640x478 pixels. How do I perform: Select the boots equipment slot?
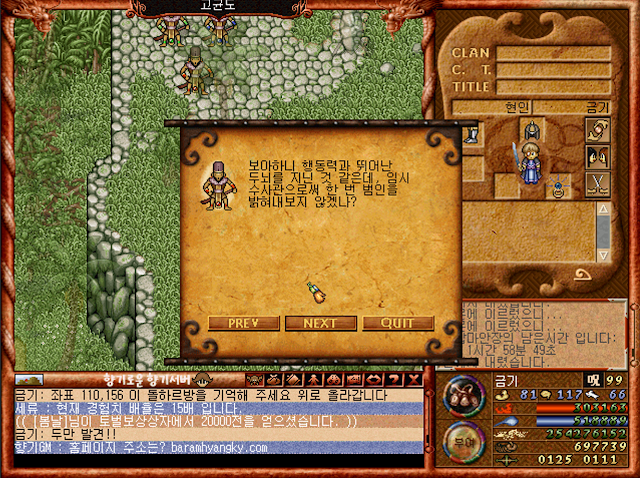(471, 132)
